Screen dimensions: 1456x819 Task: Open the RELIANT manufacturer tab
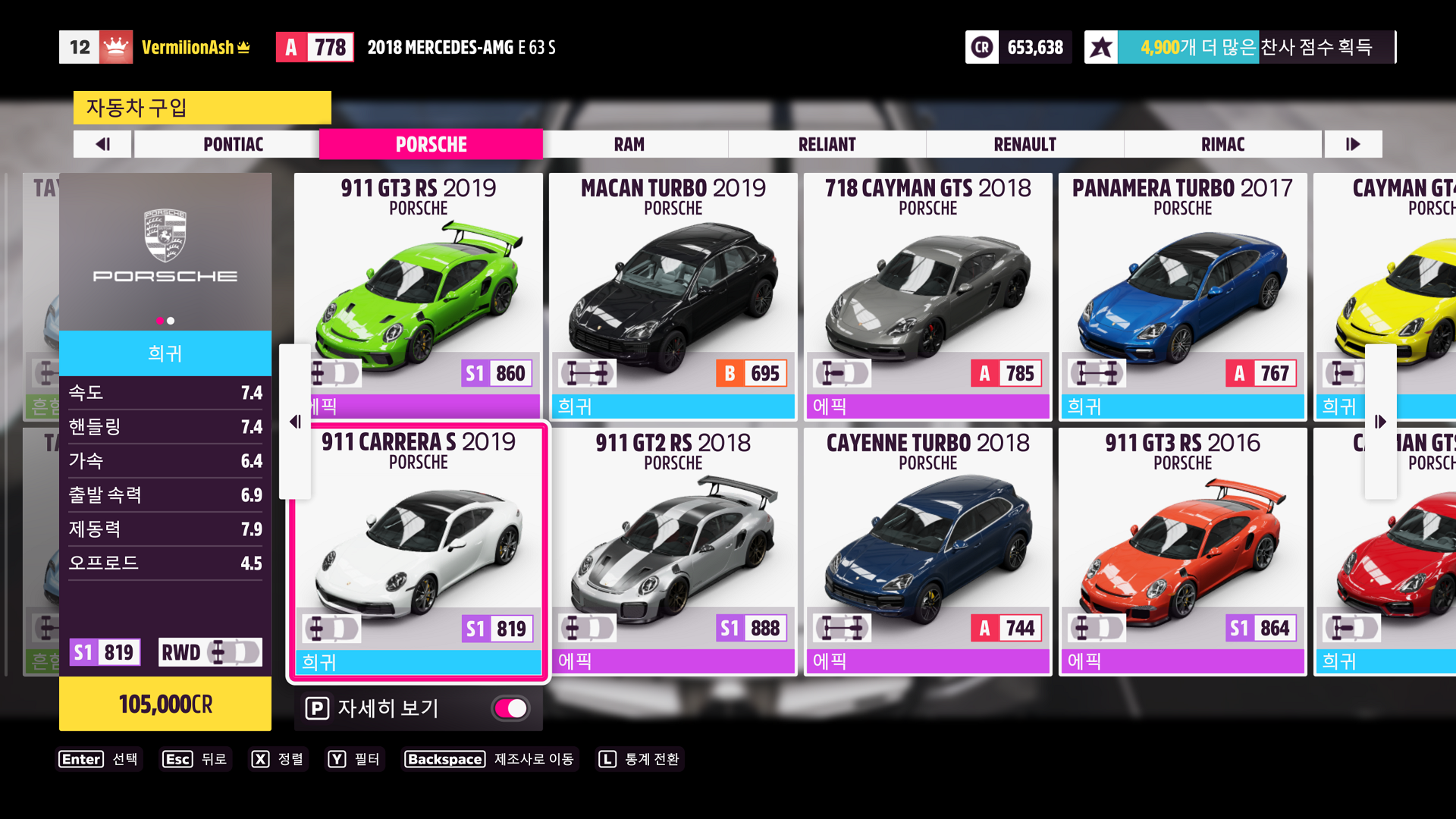click(x=827, y=144)
